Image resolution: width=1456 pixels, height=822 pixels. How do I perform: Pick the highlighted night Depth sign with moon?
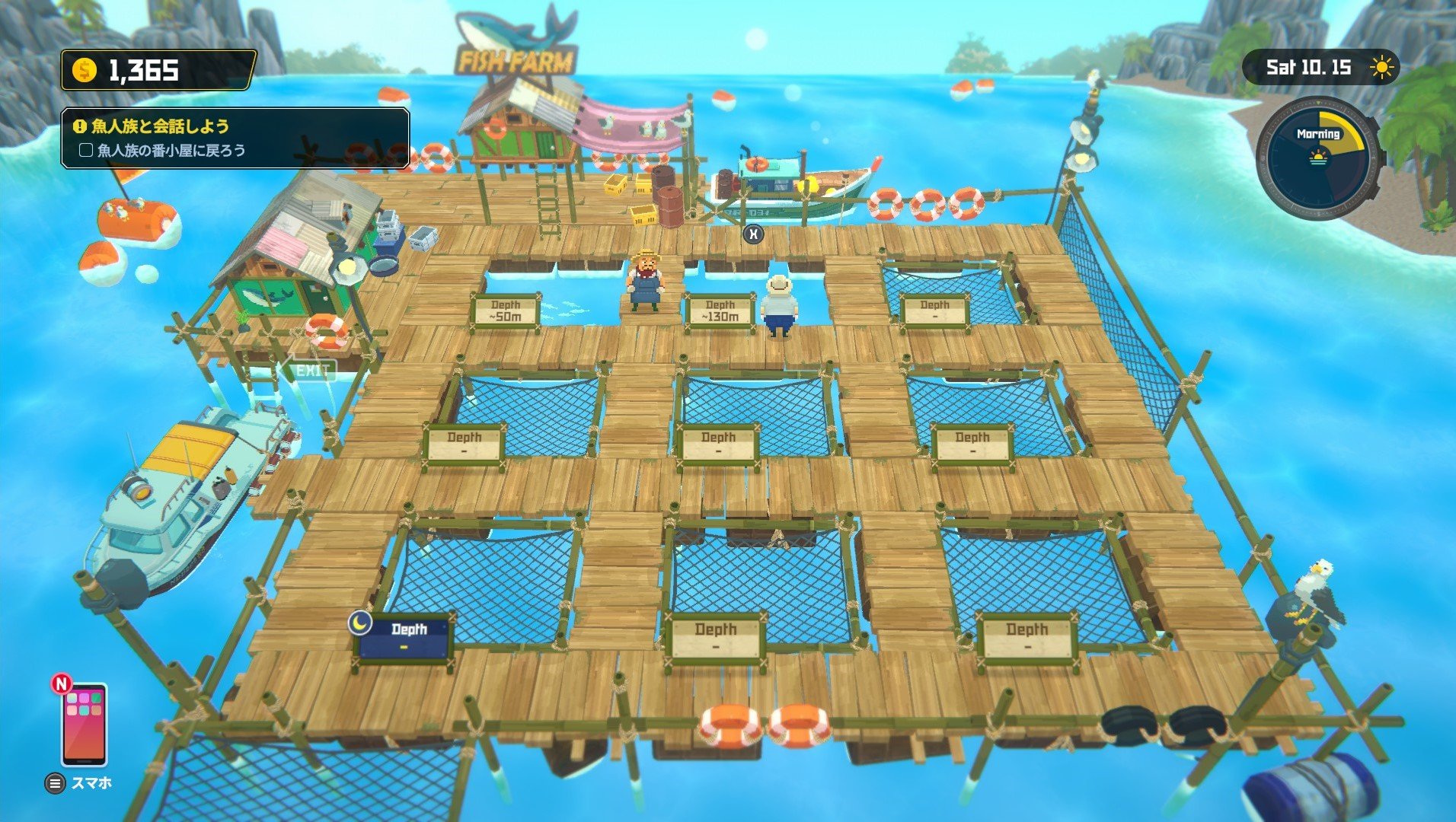point(404,637)
